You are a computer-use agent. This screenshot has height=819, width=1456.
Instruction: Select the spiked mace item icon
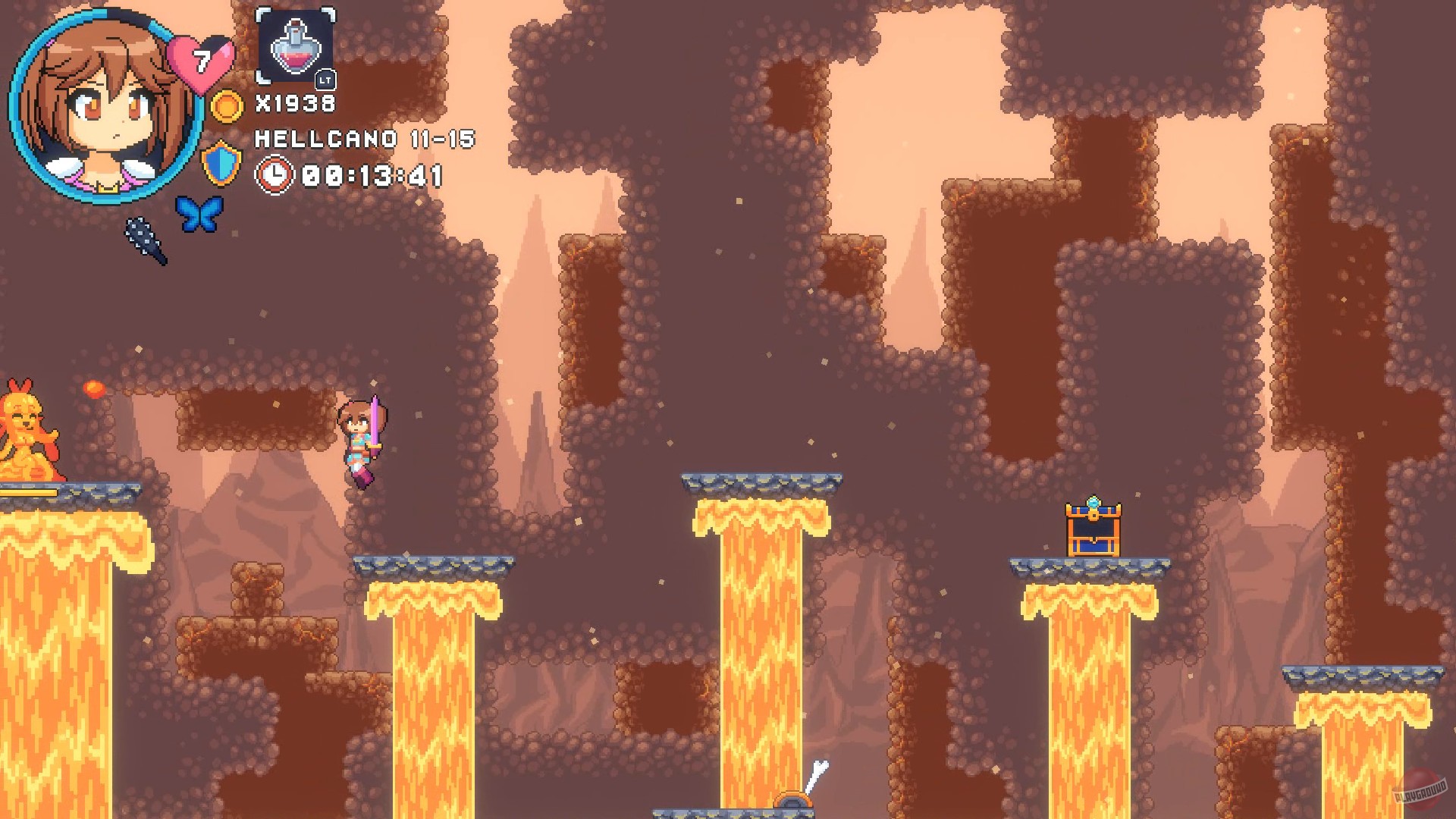point(144,243)
